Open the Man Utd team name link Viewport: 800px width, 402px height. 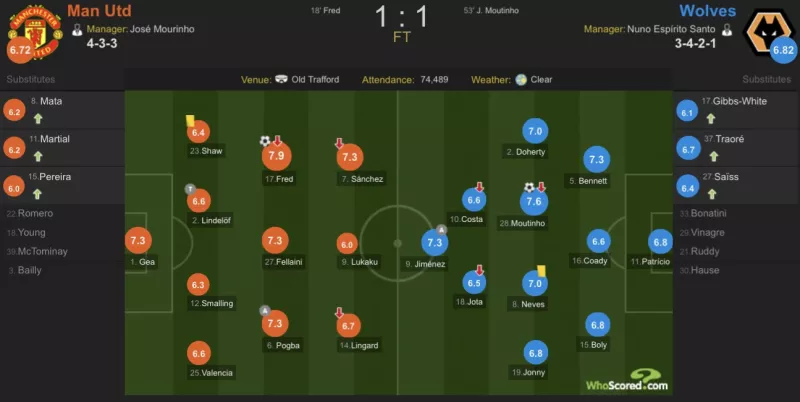[98, 12]
